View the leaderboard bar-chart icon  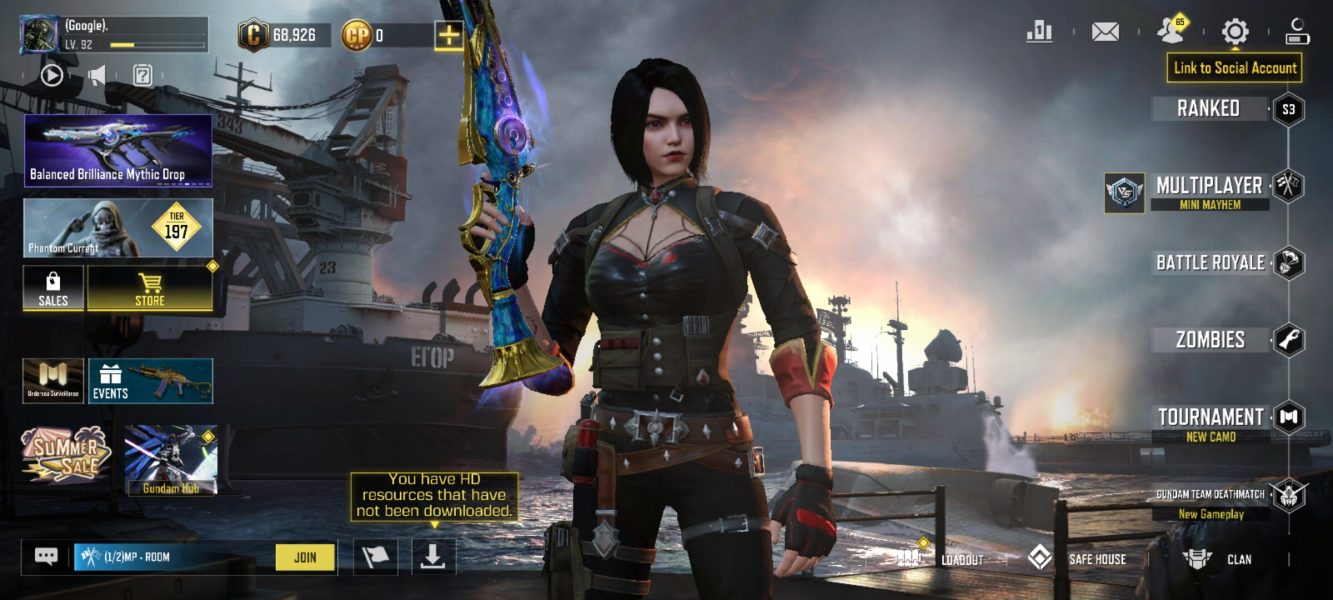[1040, 32]
